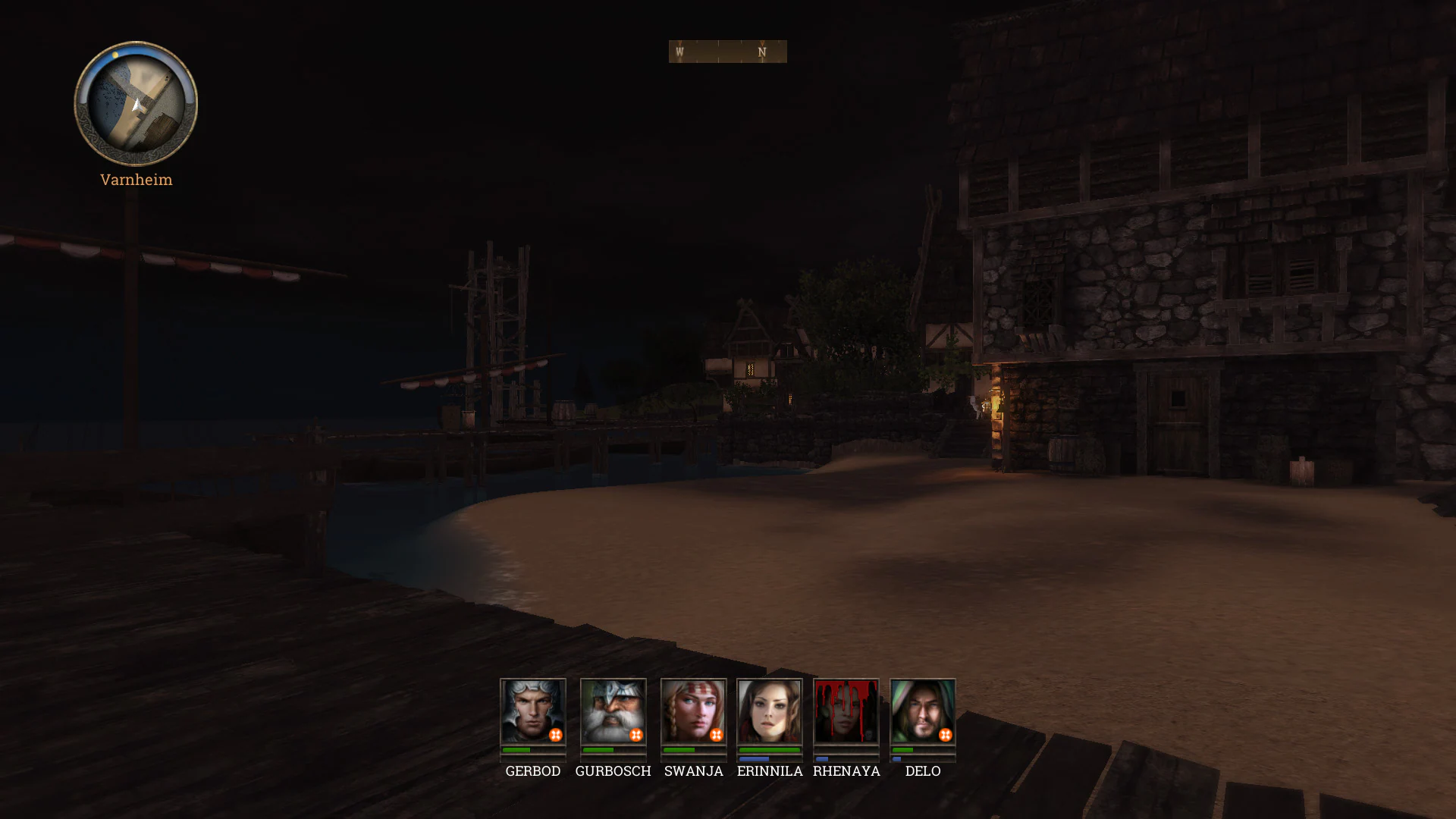Open the Varnheim minimap
This screenshot has width=1456, height=819.
(x=135, y=106)
